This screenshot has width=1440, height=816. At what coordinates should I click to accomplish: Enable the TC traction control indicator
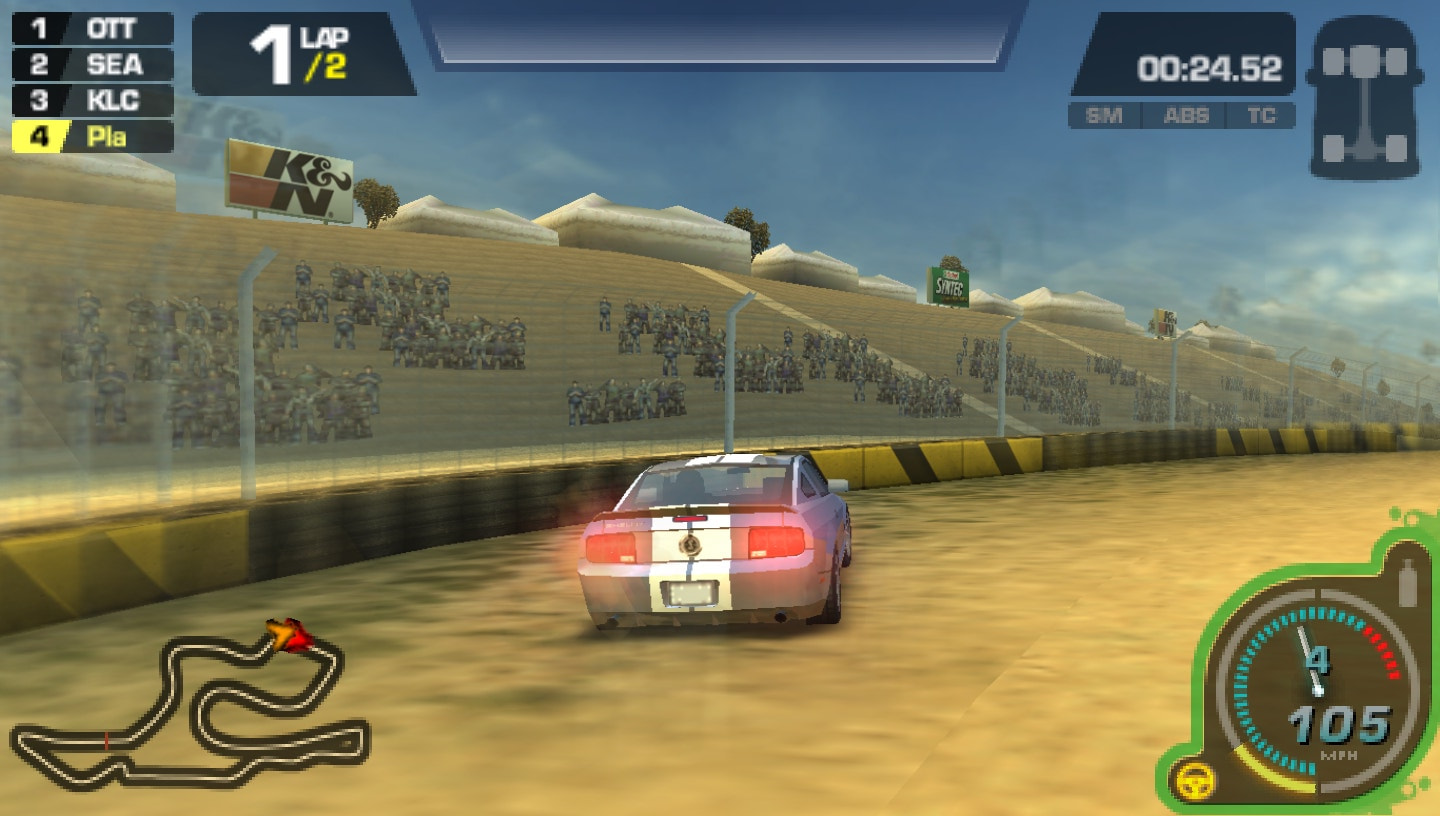coord(1264,116)
